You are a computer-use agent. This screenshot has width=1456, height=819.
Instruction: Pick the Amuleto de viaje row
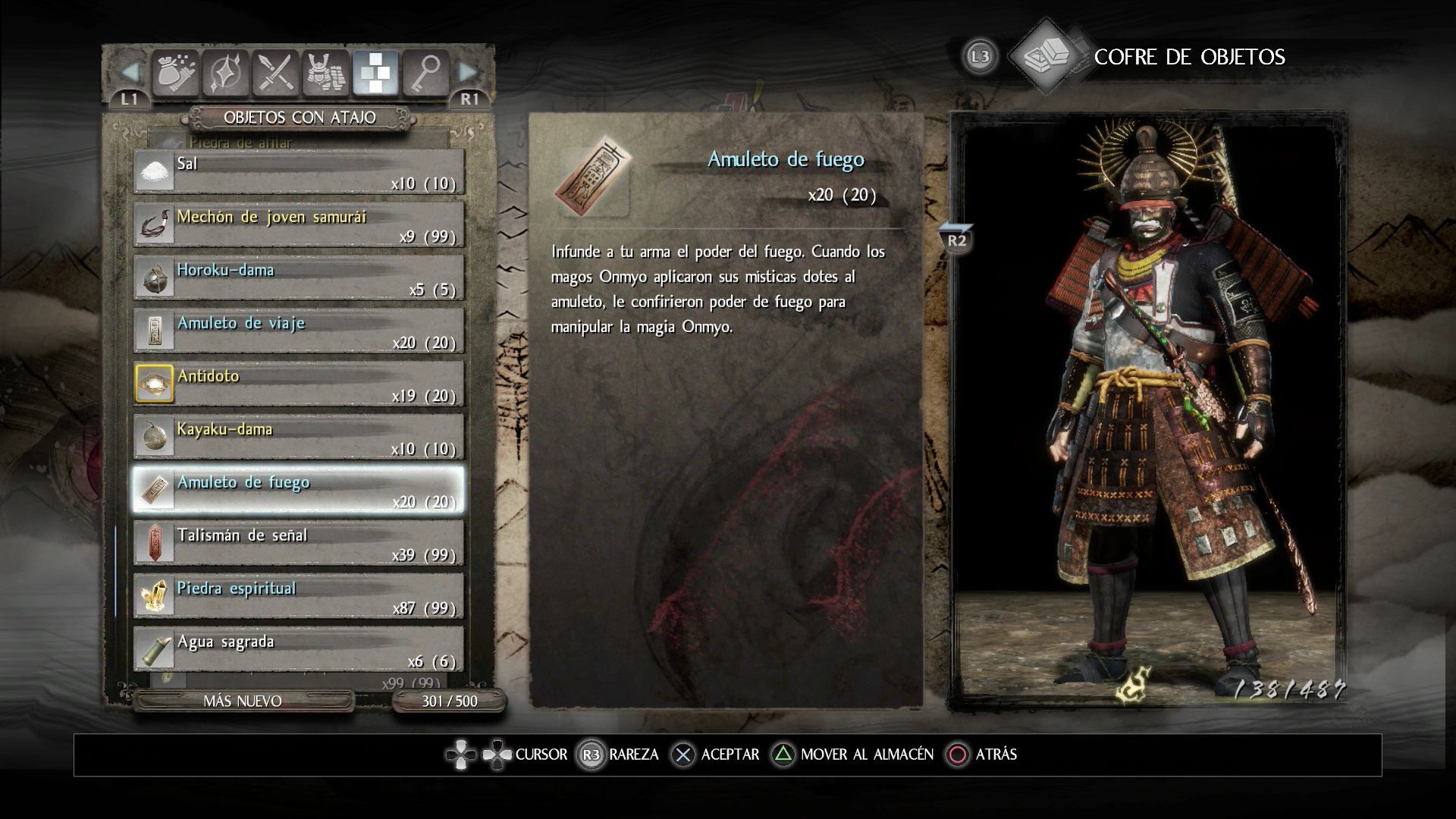tap(299, 331)
